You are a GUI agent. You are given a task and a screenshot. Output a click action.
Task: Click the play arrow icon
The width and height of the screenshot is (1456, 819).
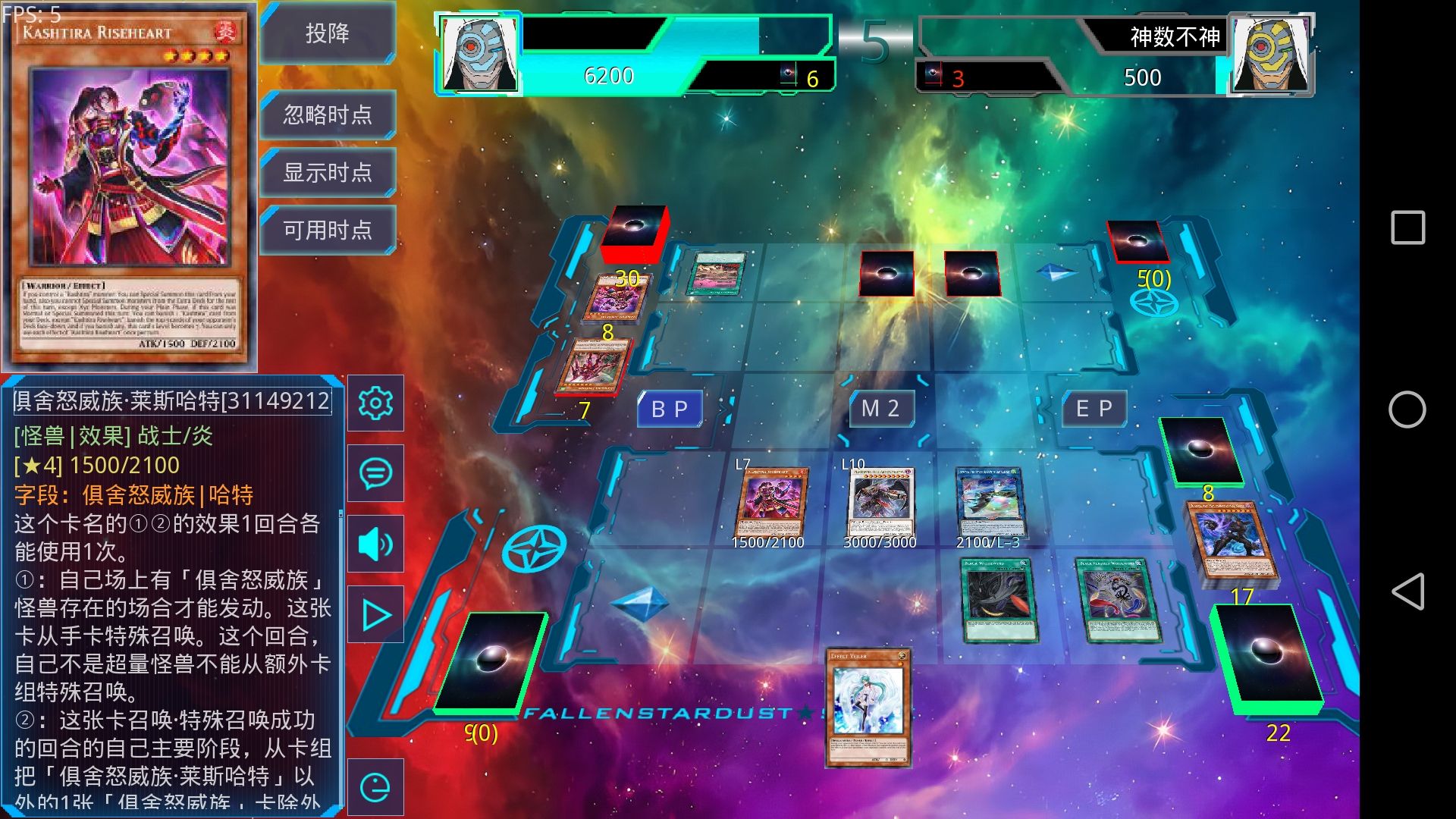[x=375, y=615]
